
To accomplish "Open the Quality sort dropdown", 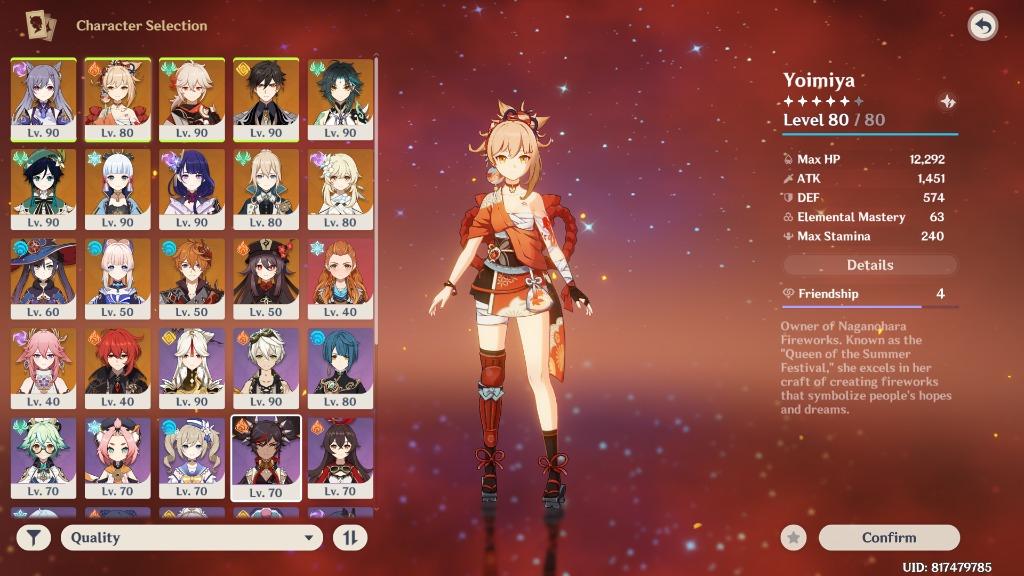I will [192, 538].
